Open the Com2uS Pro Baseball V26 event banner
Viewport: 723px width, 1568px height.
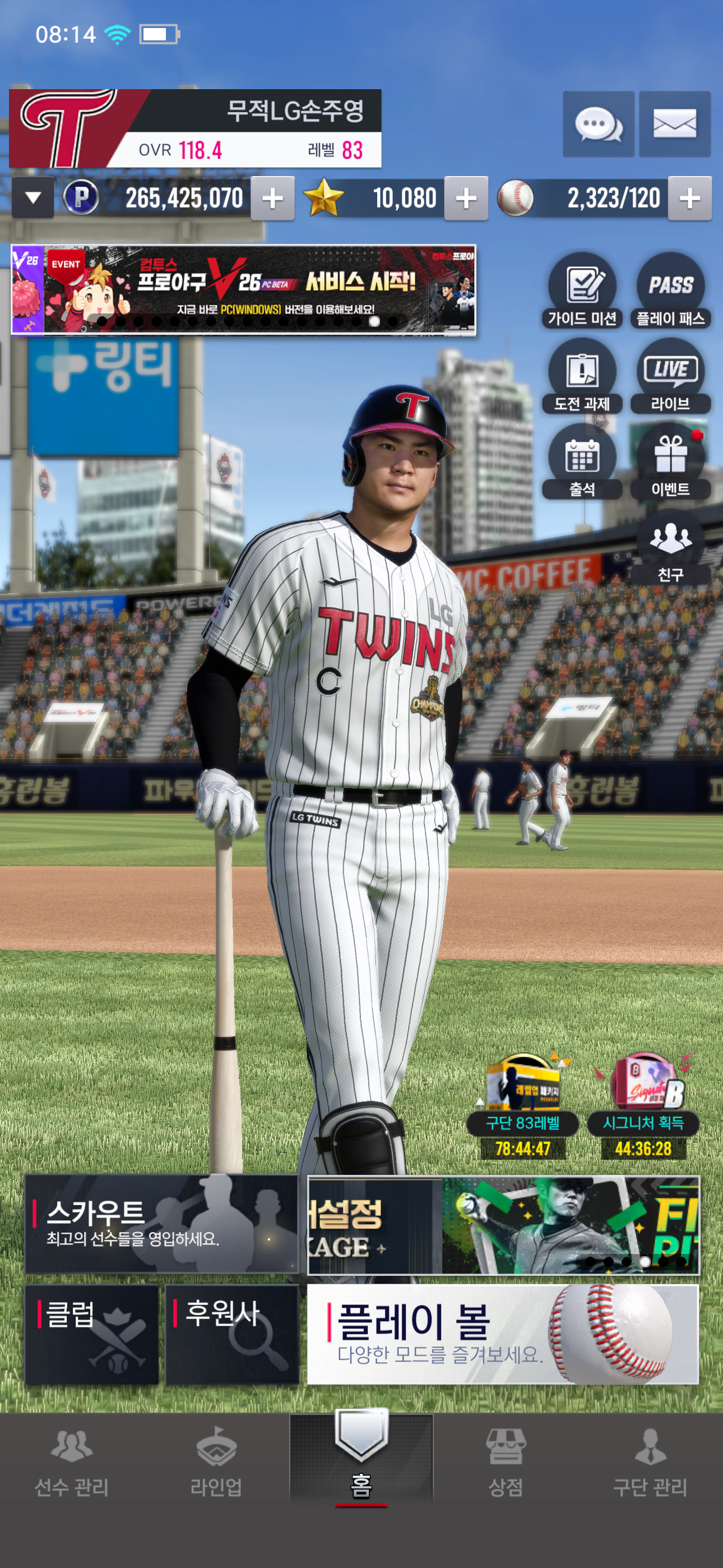243,290
